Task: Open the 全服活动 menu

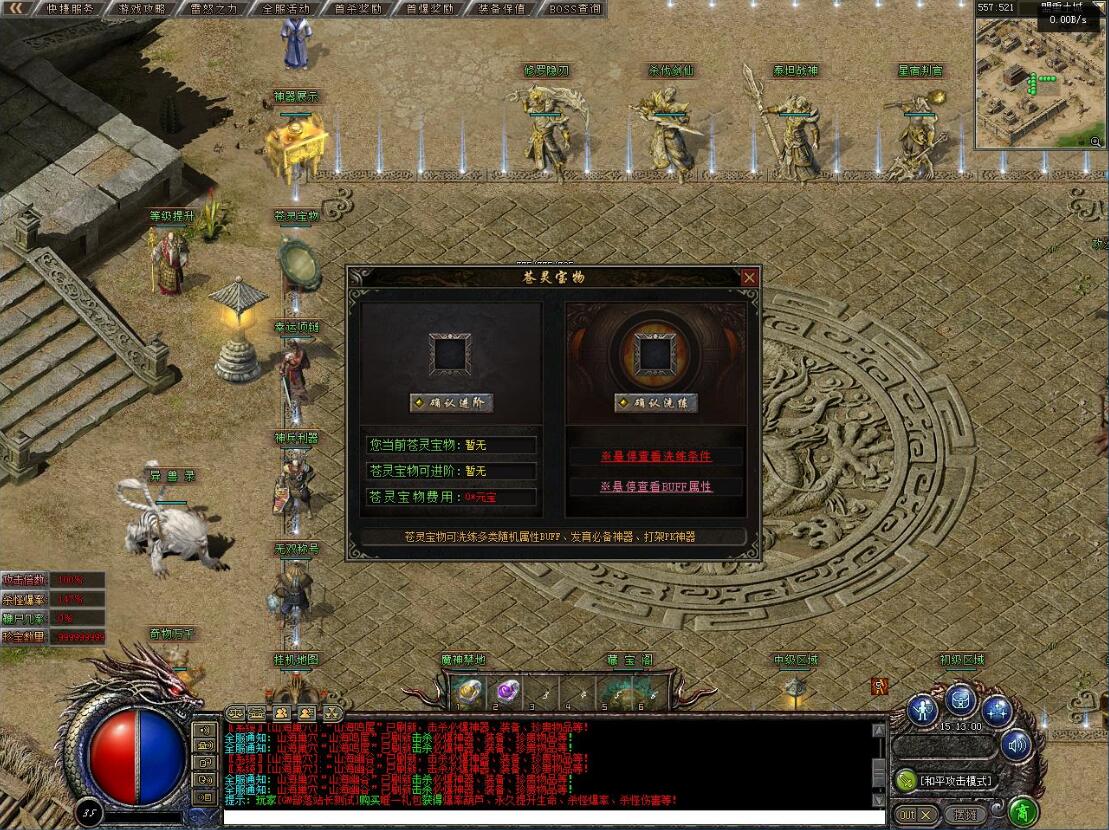Action: point(286,8)
